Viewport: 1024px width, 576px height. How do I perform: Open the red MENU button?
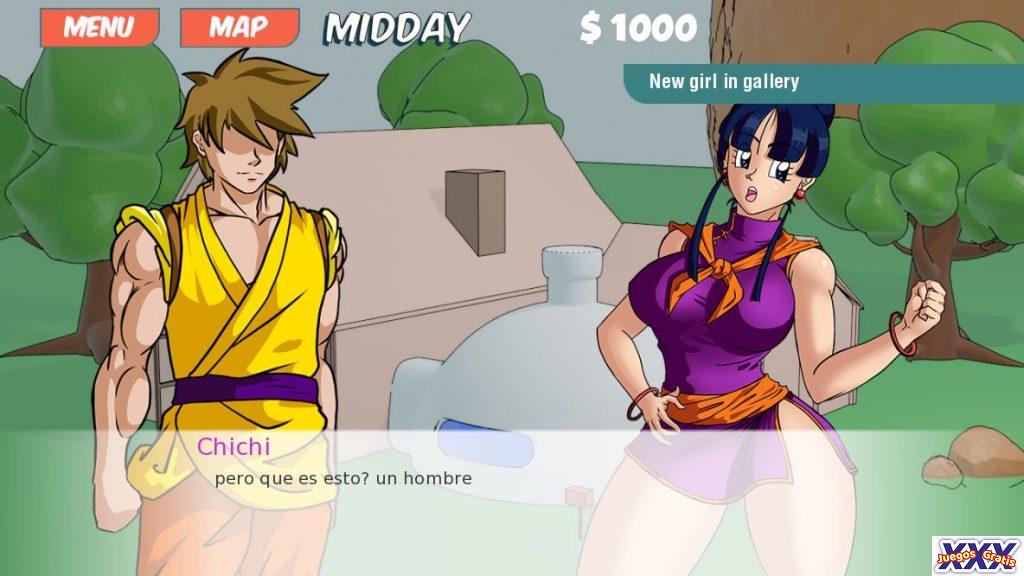click(99, 27)
